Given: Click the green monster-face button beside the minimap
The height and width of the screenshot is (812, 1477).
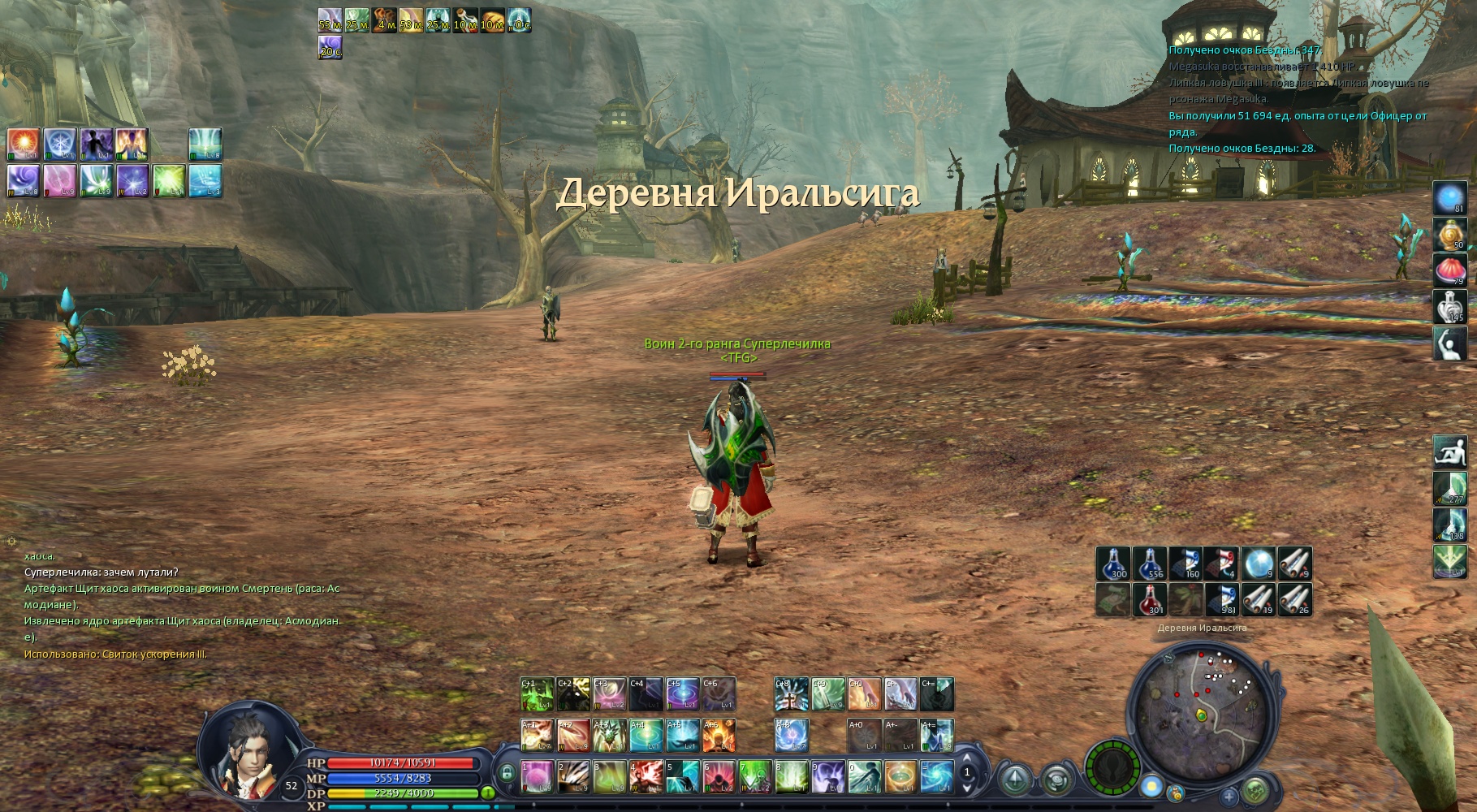Looking at the screenshot, I should [1255, 788].
